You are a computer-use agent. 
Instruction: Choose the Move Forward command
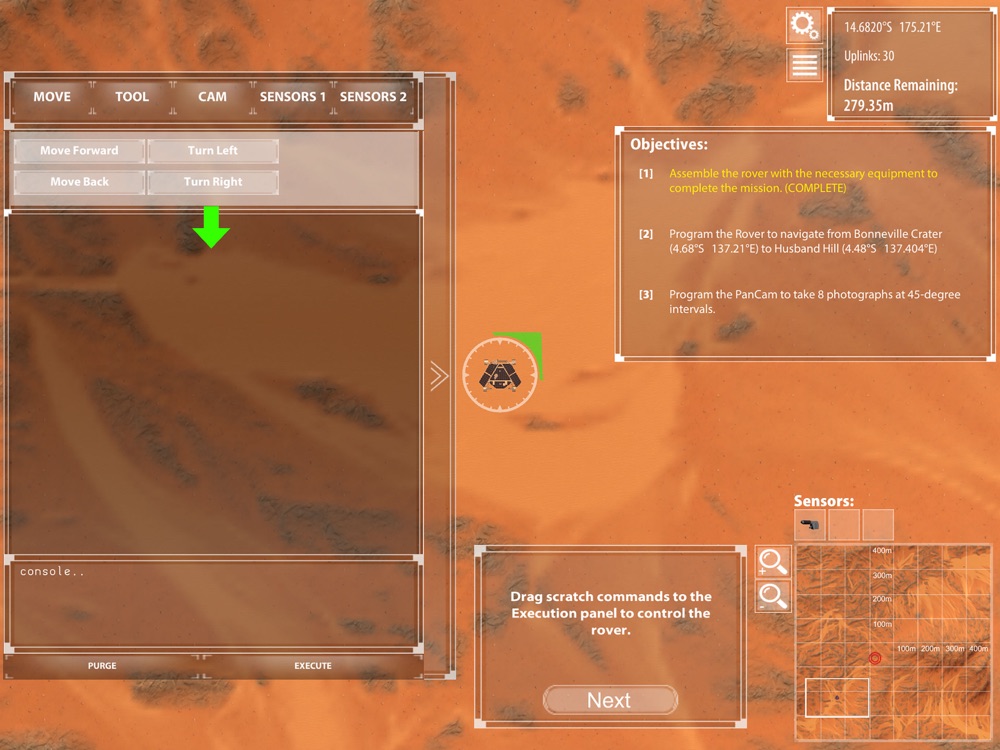tap(79, 151)
